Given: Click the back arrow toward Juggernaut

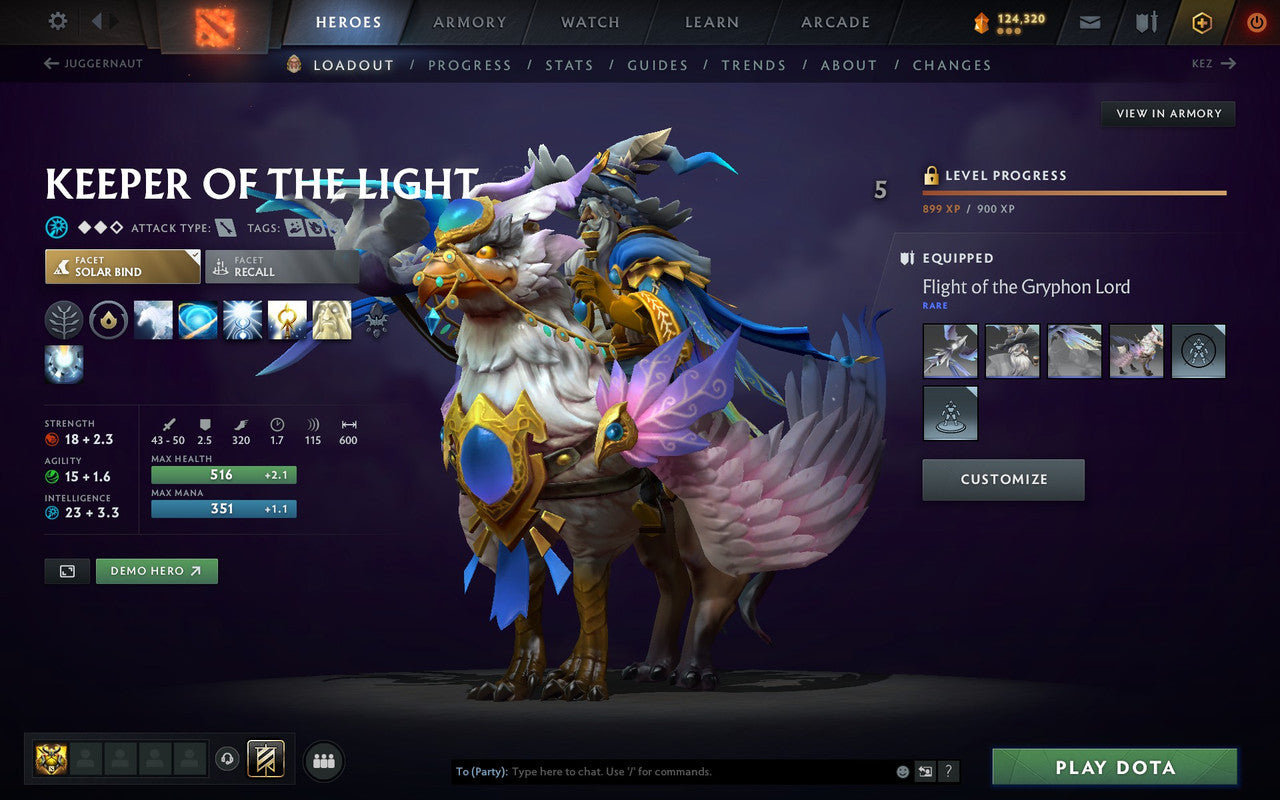Looking at the screenshot, I should pyautogui.click(x=50, y=63).
